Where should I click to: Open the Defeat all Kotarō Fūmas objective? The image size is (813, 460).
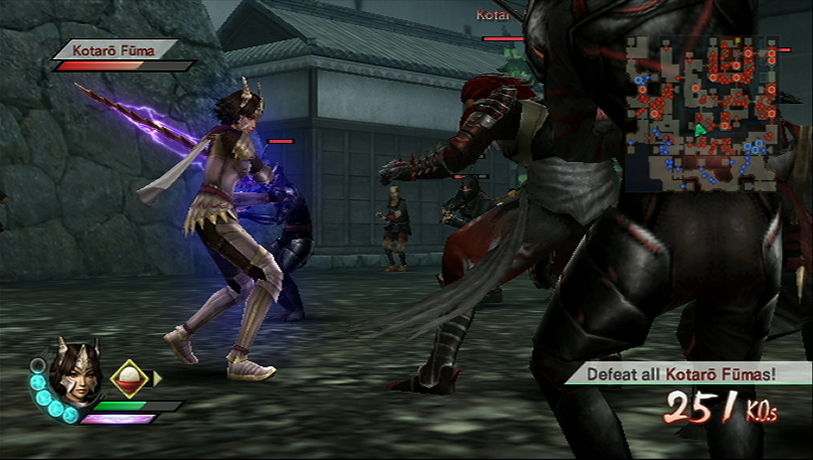(689, 373)
